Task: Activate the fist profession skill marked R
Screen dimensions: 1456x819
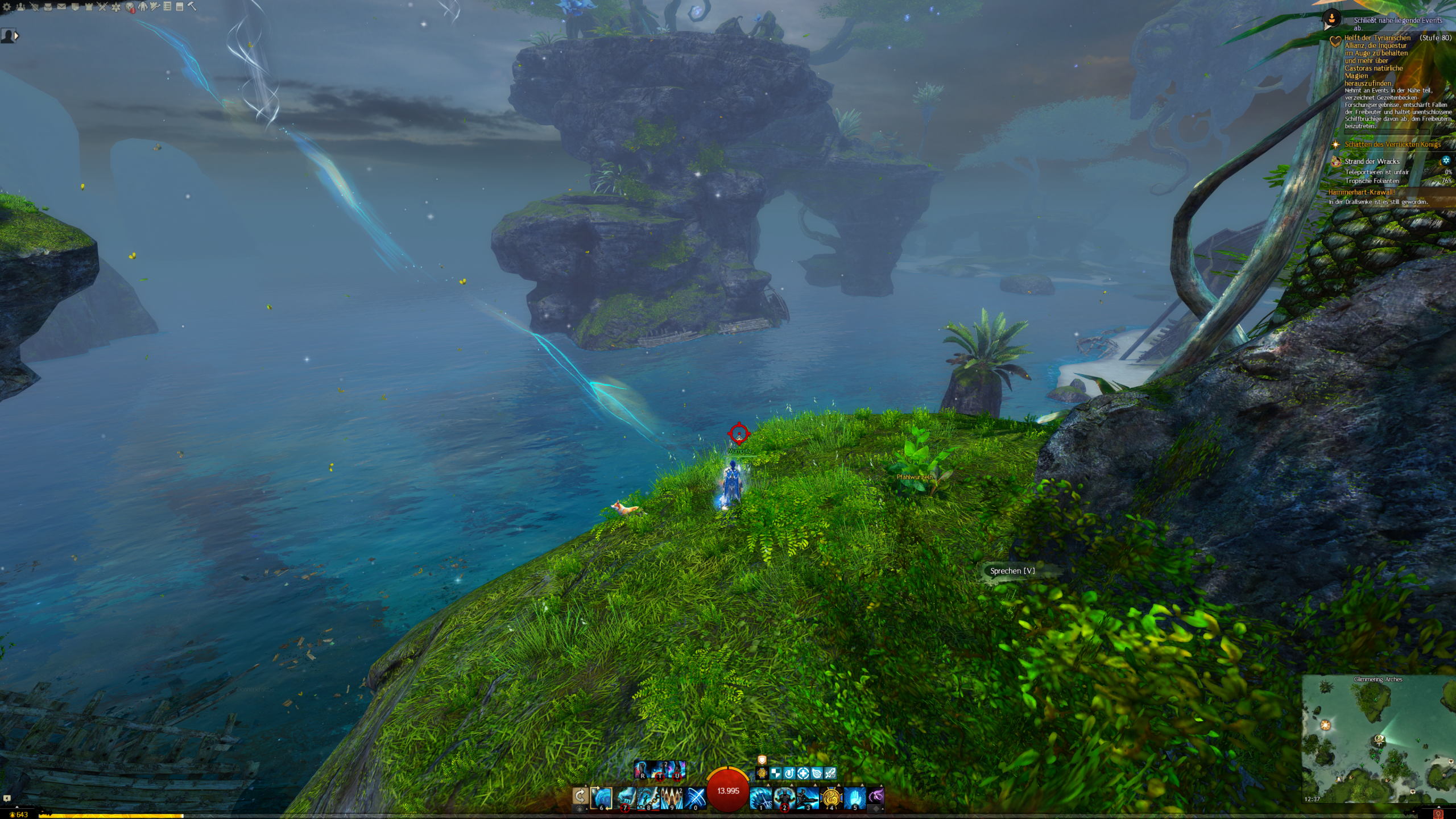Action: point(642,770)
